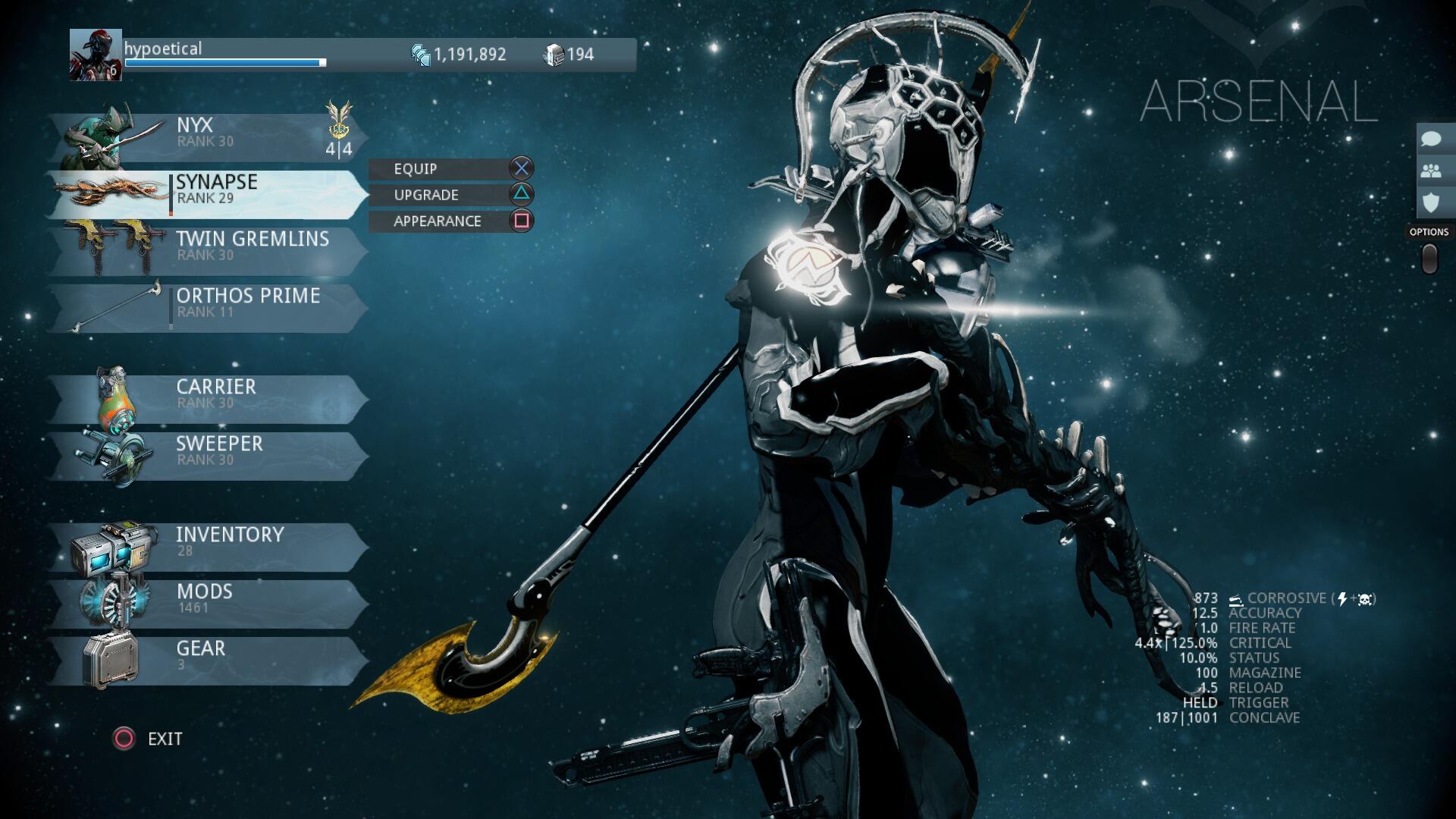Open Appearance for the Synapse
This screenshot has height=819, width=1456.
click(x=451, y=221)
